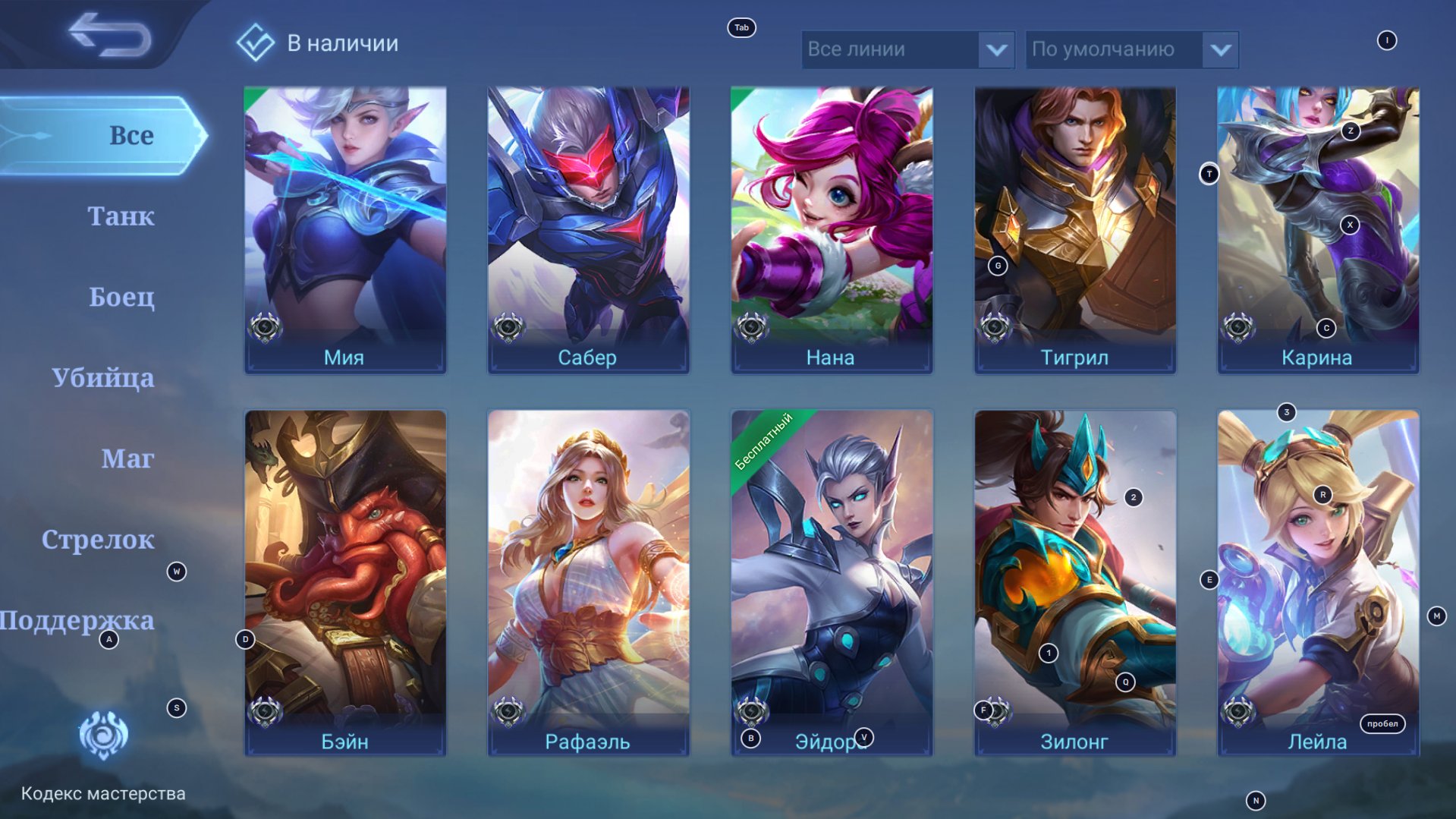Image resolution: width=1456 pixels, height=819 pixels.
Task: Choose the Рафаэль hero card
Action: coord(588,582)
